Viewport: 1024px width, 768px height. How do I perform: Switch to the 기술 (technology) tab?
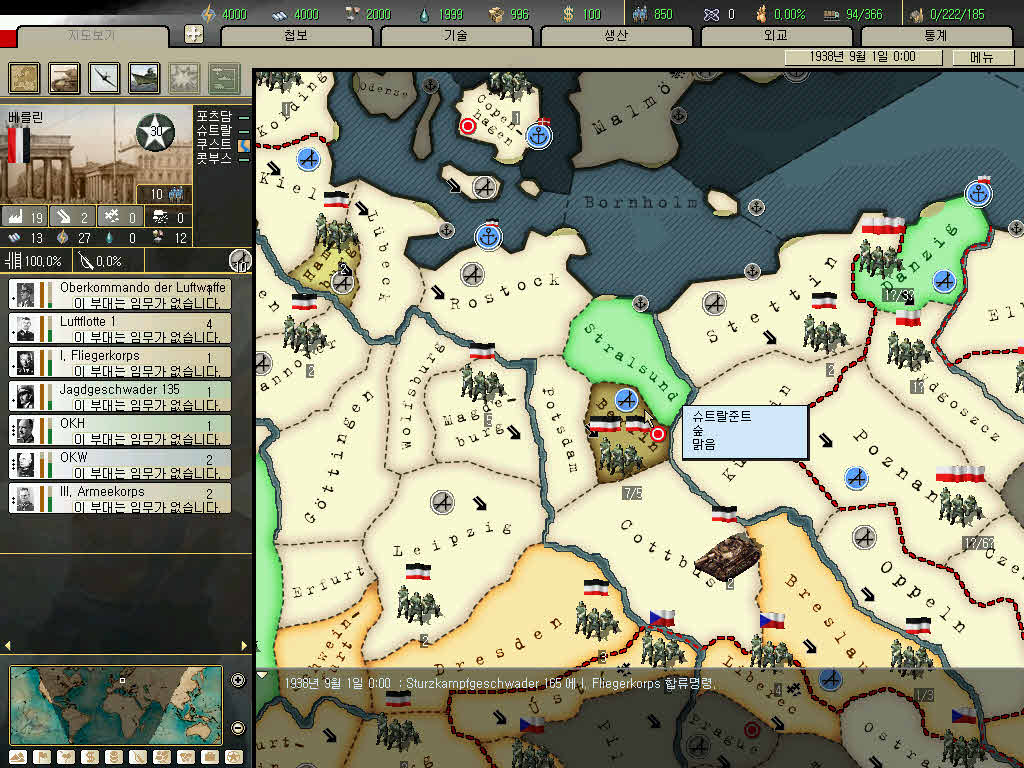(x=455, y=35)
